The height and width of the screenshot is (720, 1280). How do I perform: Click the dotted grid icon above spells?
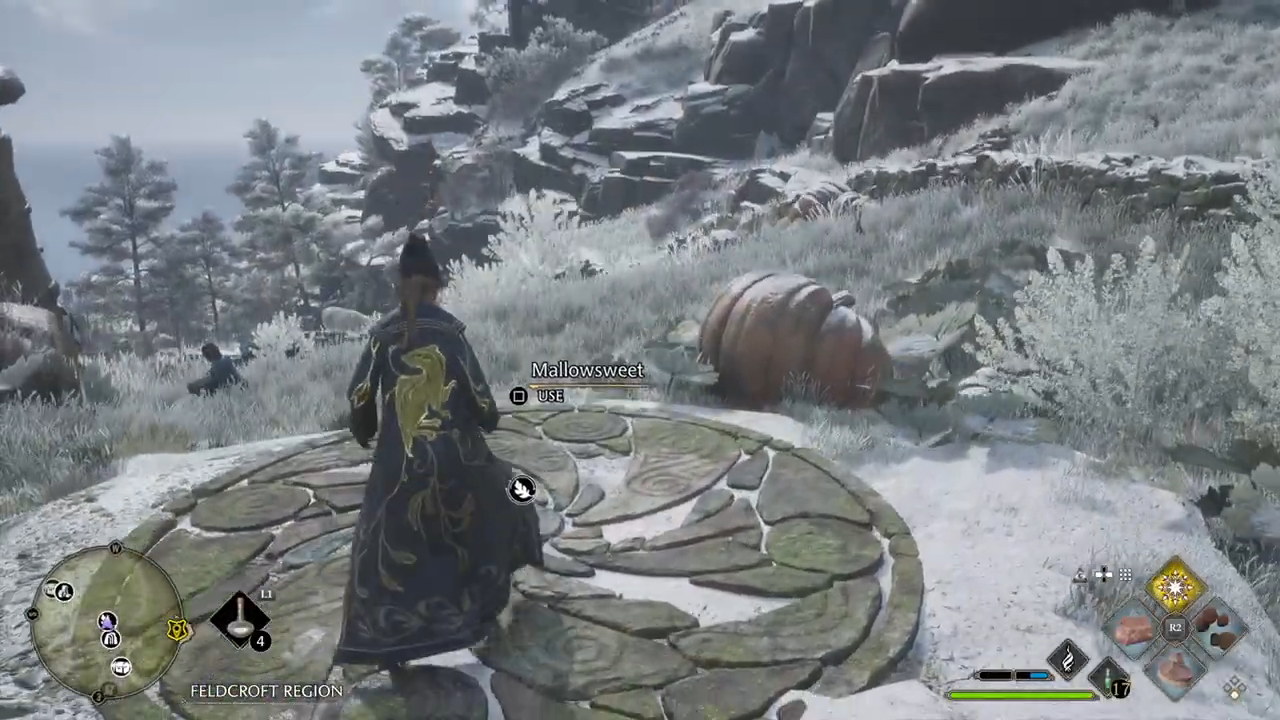pos(1126,575)
